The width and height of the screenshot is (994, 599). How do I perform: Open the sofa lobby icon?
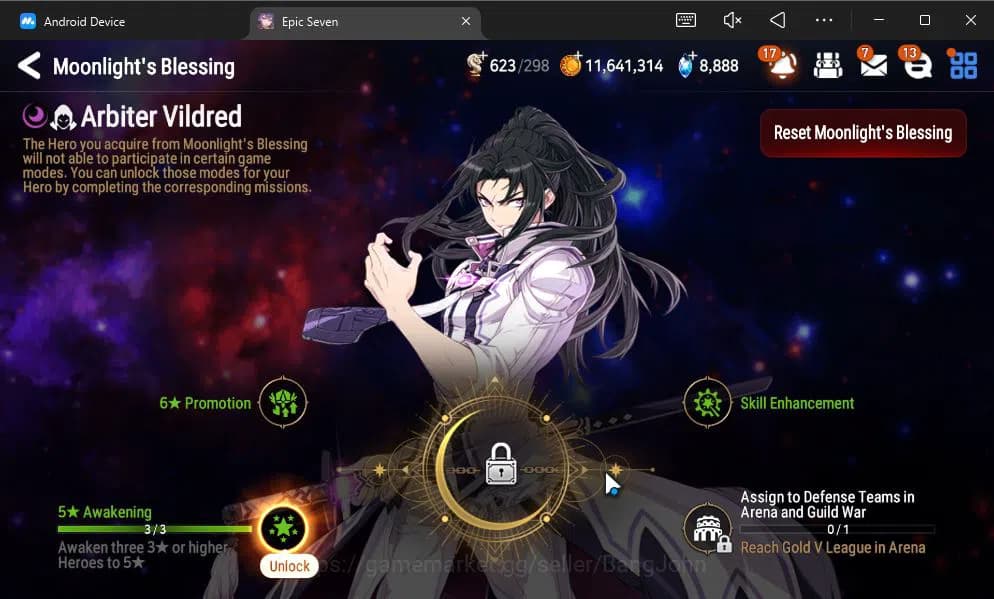[x=828, y=66]
